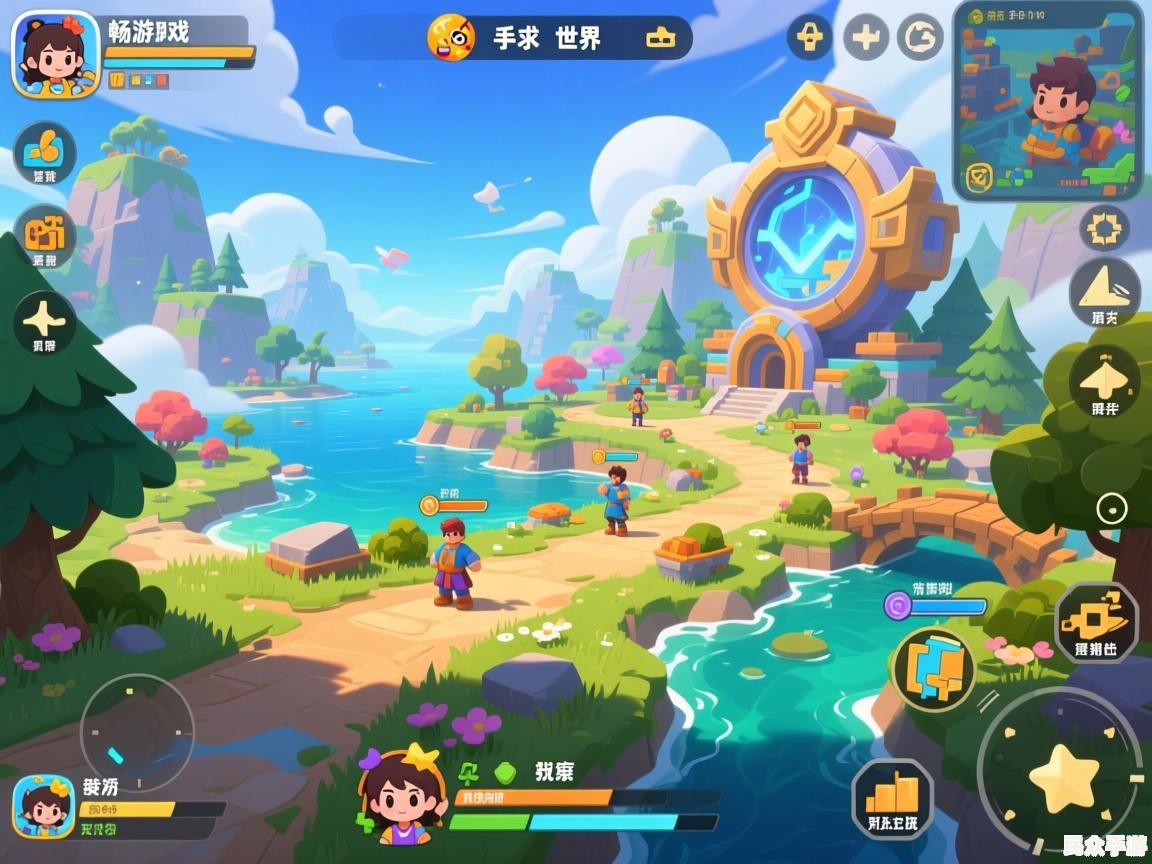Open the minimap with the boy character

pyautogui.click(x=1049, y=101)
